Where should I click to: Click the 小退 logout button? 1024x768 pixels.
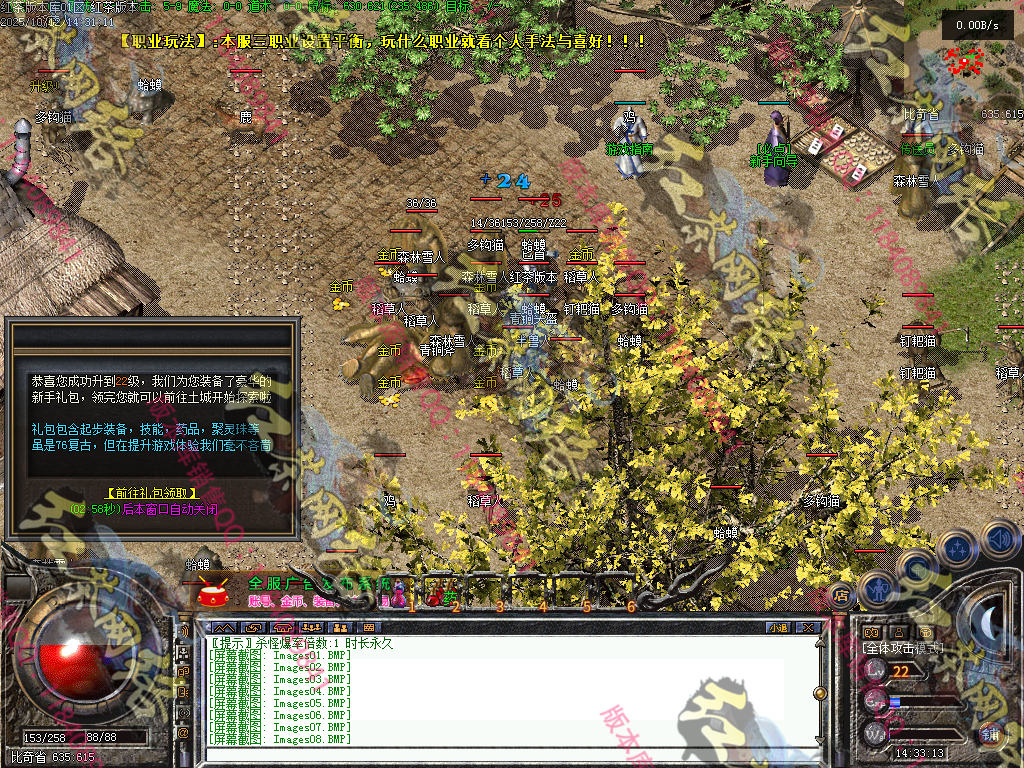point(778,628)
